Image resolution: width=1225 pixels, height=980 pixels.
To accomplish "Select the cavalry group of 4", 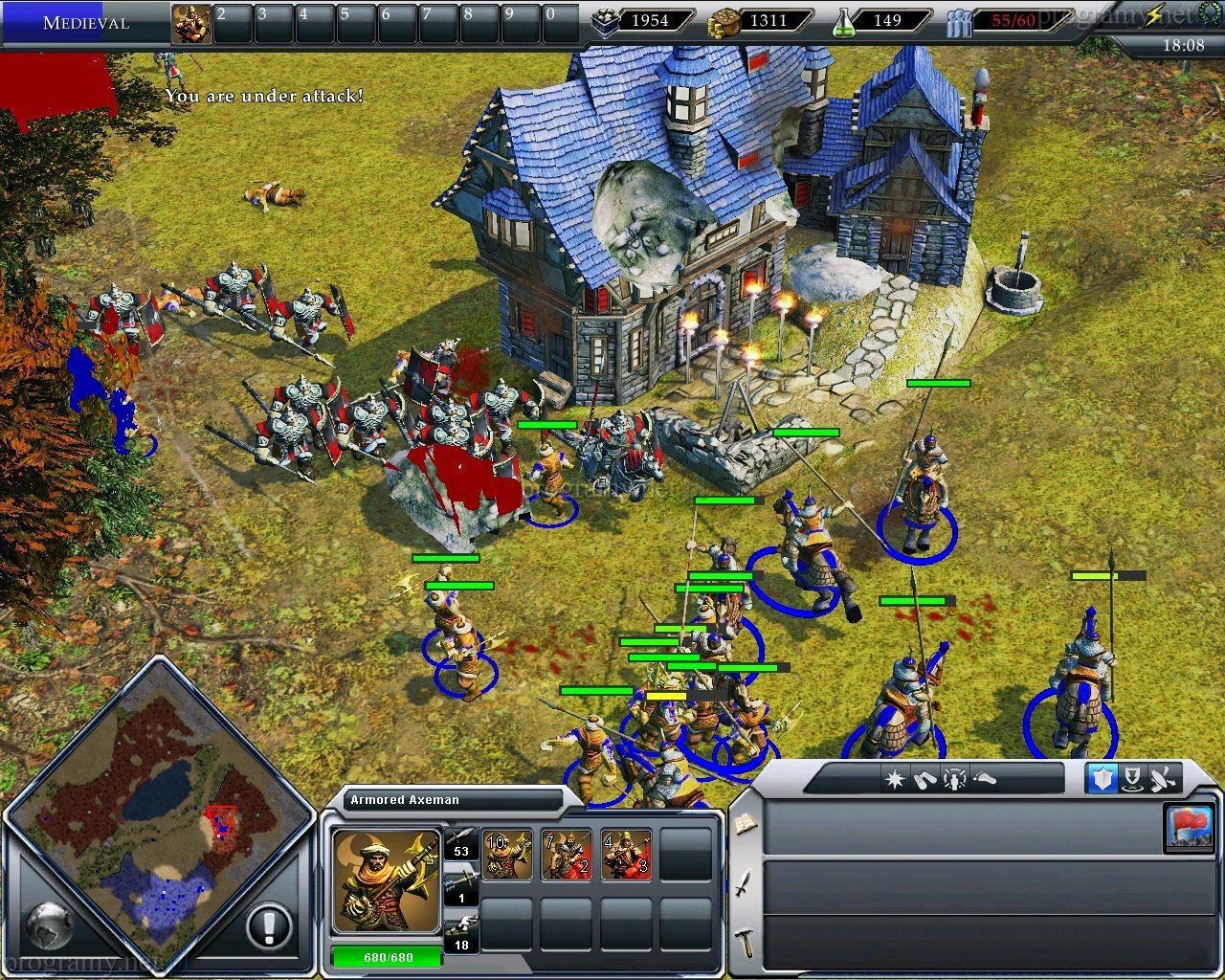I will [x=626, y=854].
